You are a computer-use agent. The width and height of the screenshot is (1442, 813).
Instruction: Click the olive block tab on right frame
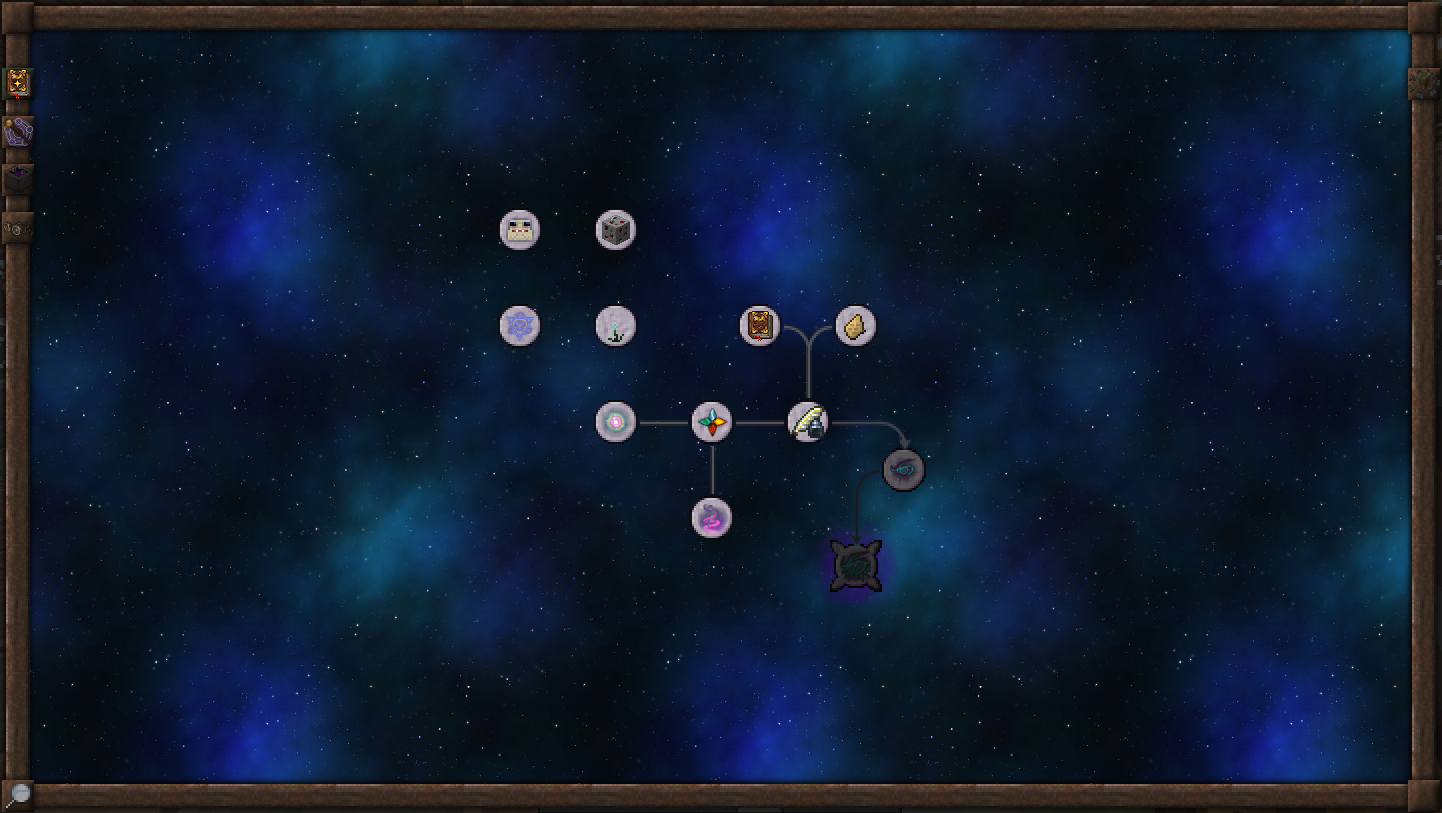tap(1424, 84)
